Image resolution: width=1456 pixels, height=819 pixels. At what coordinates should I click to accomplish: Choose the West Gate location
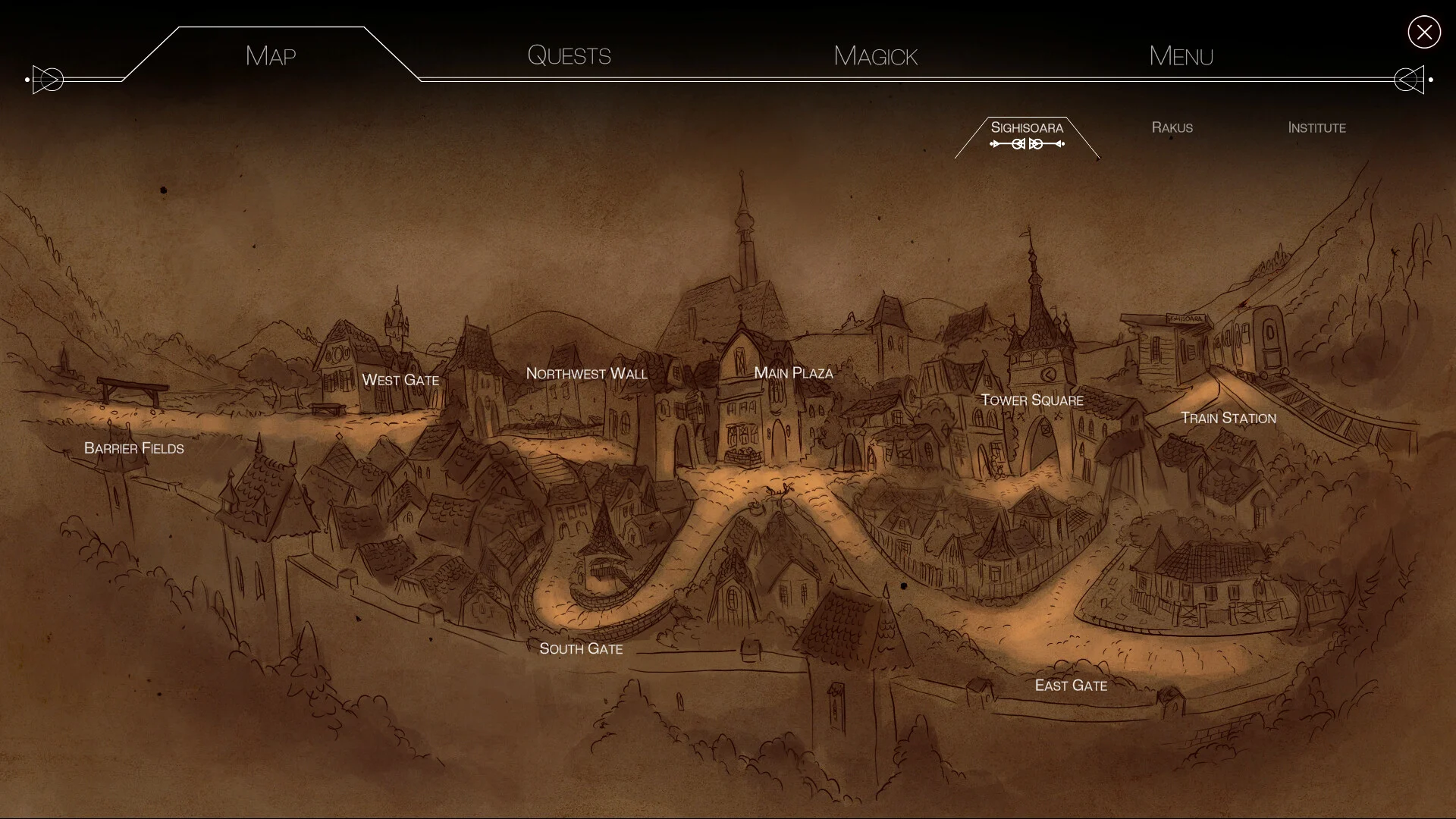click(x=400, y=380)
